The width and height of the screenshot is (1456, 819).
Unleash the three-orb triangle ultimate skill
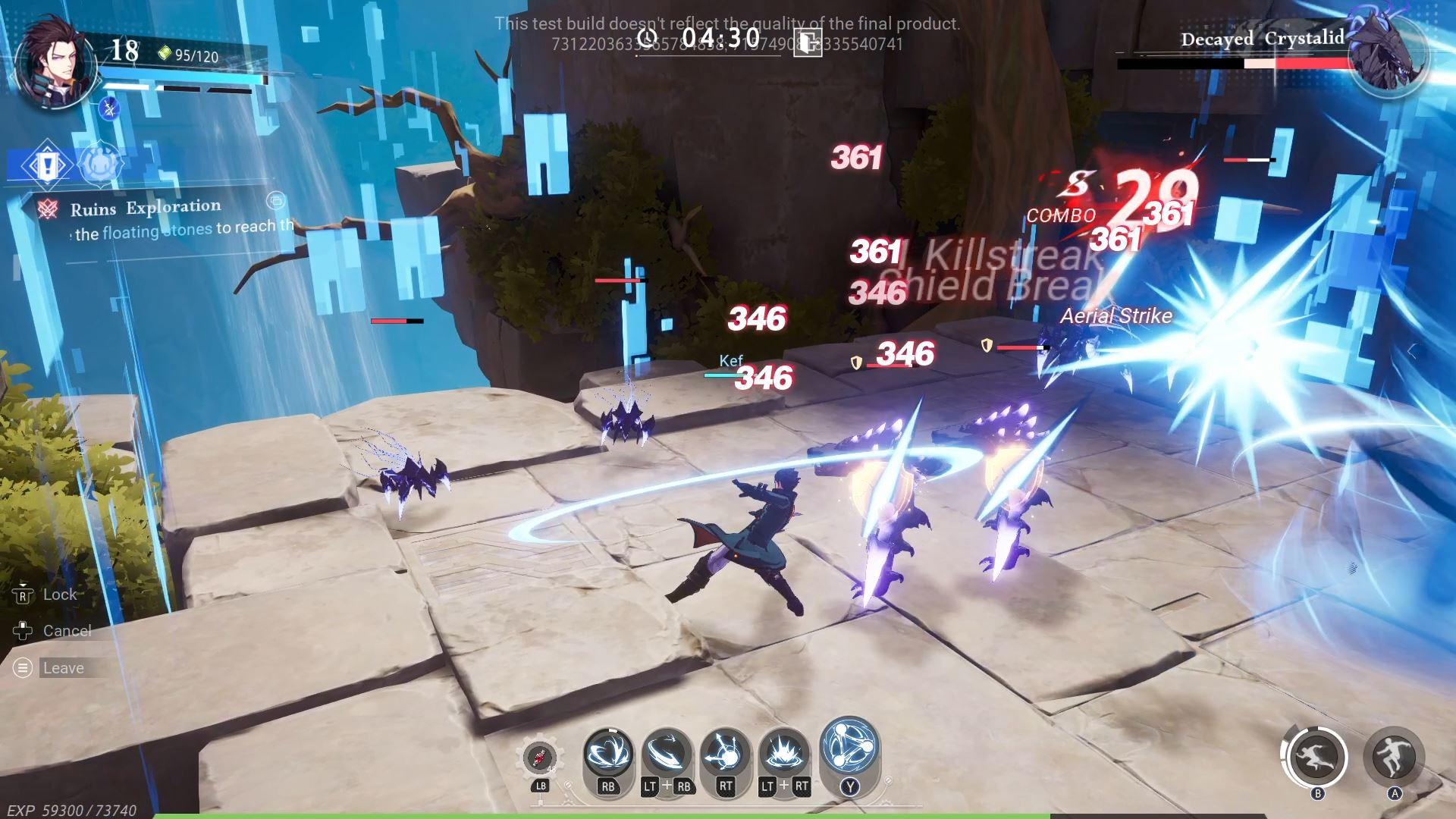pos(849,746)
